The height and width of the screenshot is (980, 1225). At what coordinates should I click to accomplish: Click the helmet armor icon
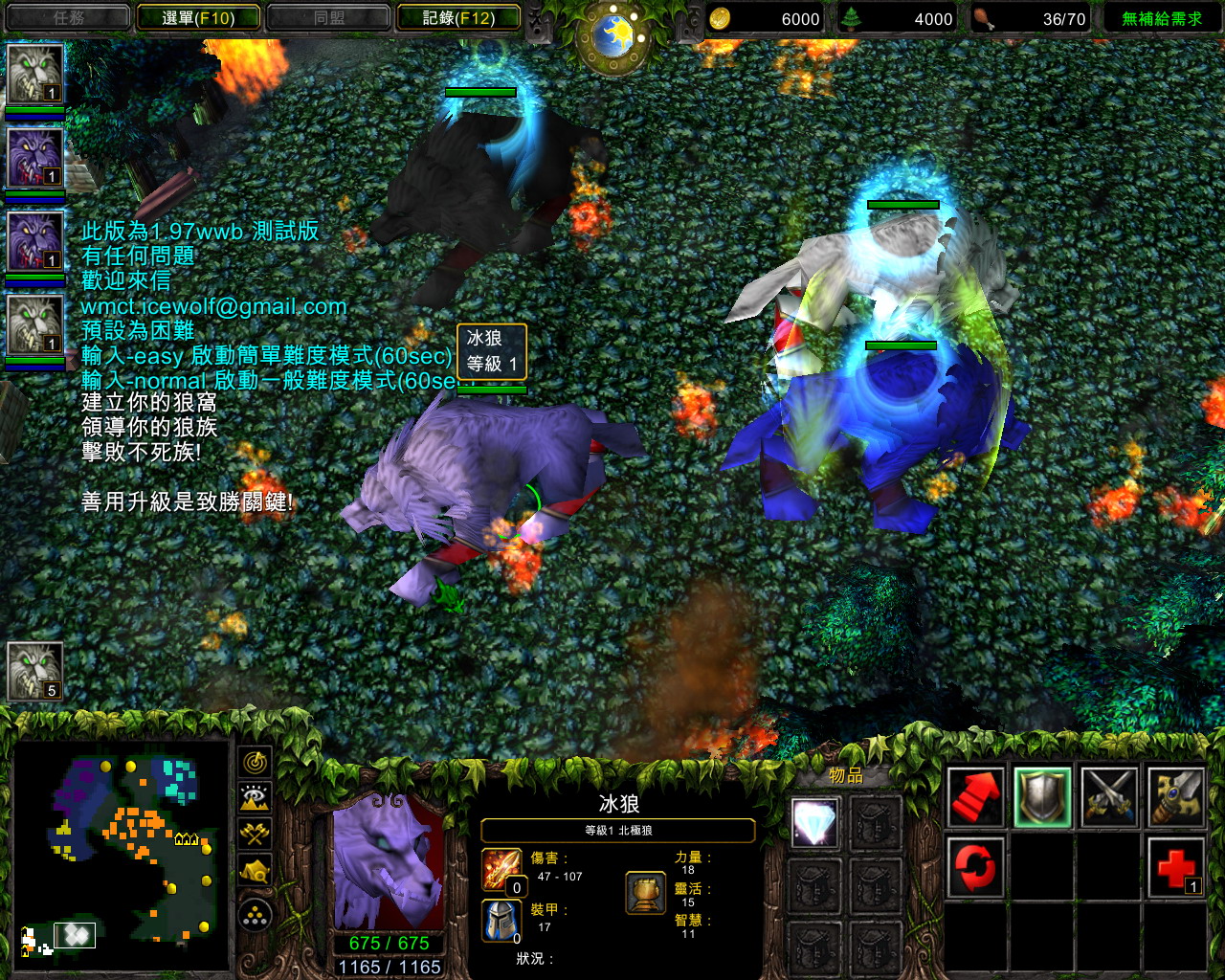(501, 921)
